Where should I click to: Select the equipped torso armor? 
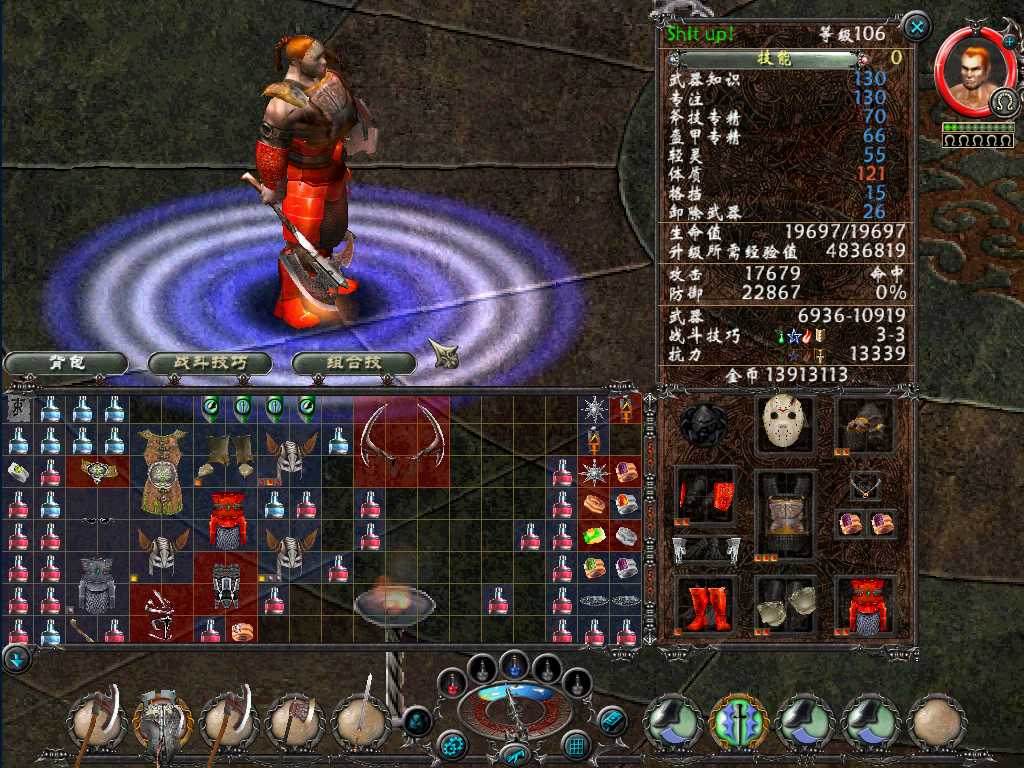(x=783, y=512)
